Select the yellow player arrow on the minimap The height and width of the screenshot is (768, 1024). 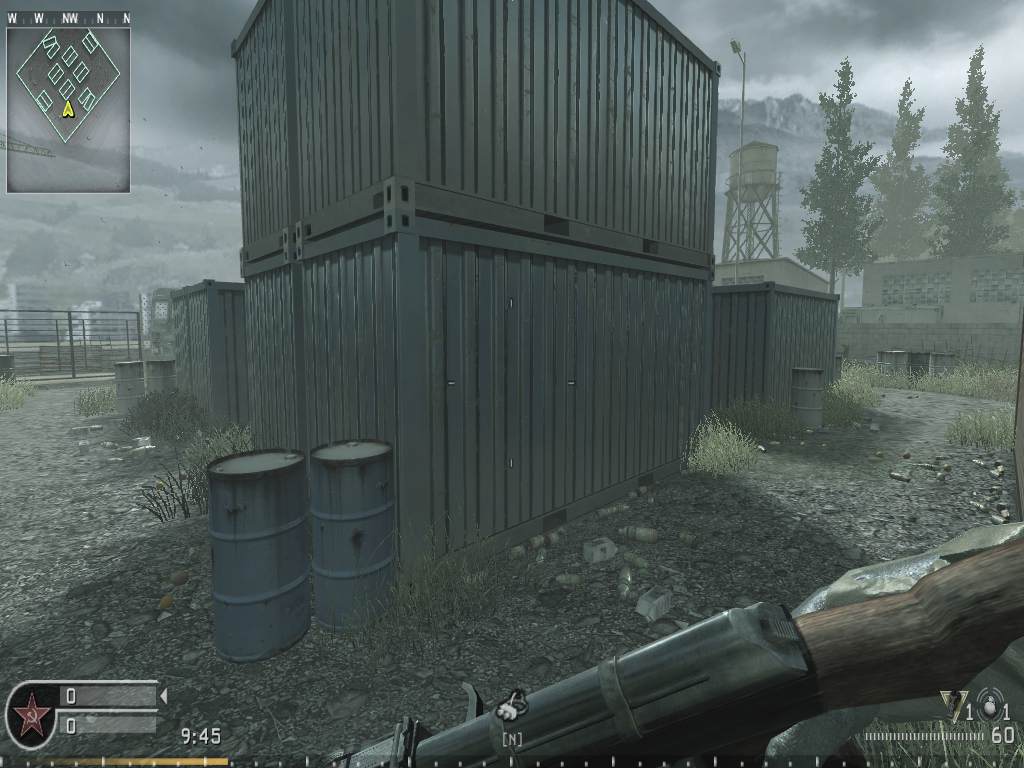tap(68, 108)
